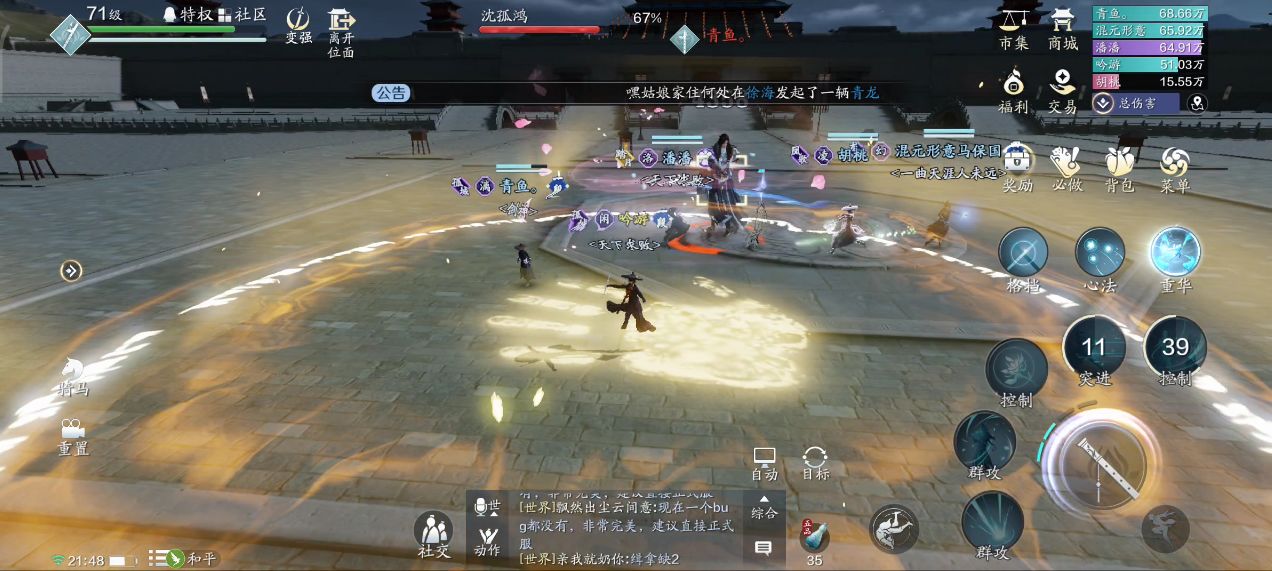The image size is (1272, 571).
Task: Open the 社交 social menu
Action: pyautogui.click(x=434, y=533)
